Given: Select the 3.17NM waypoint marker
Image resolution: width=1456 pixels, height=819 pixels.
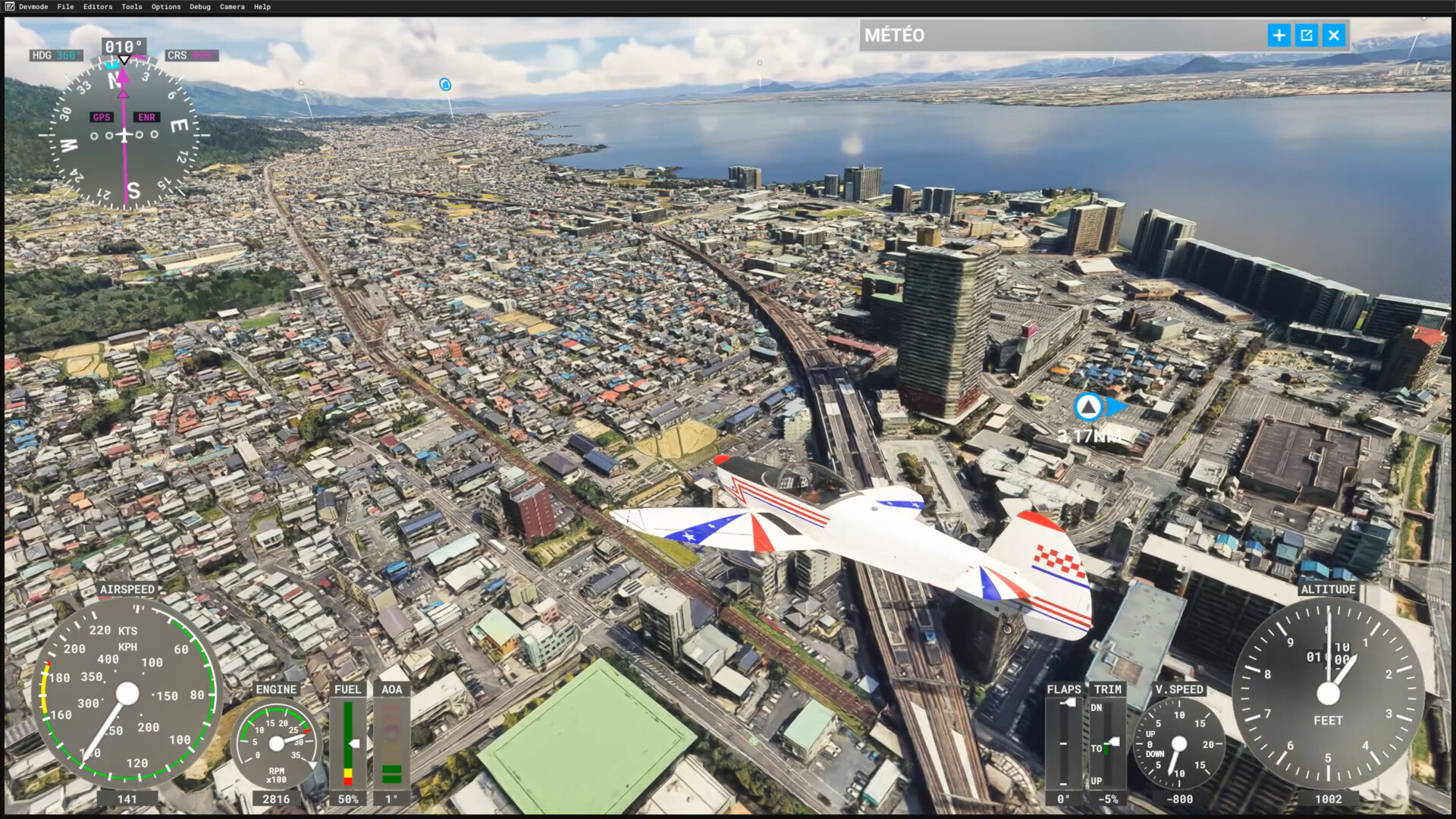Looking at the screenshot, I should 1089,407.
